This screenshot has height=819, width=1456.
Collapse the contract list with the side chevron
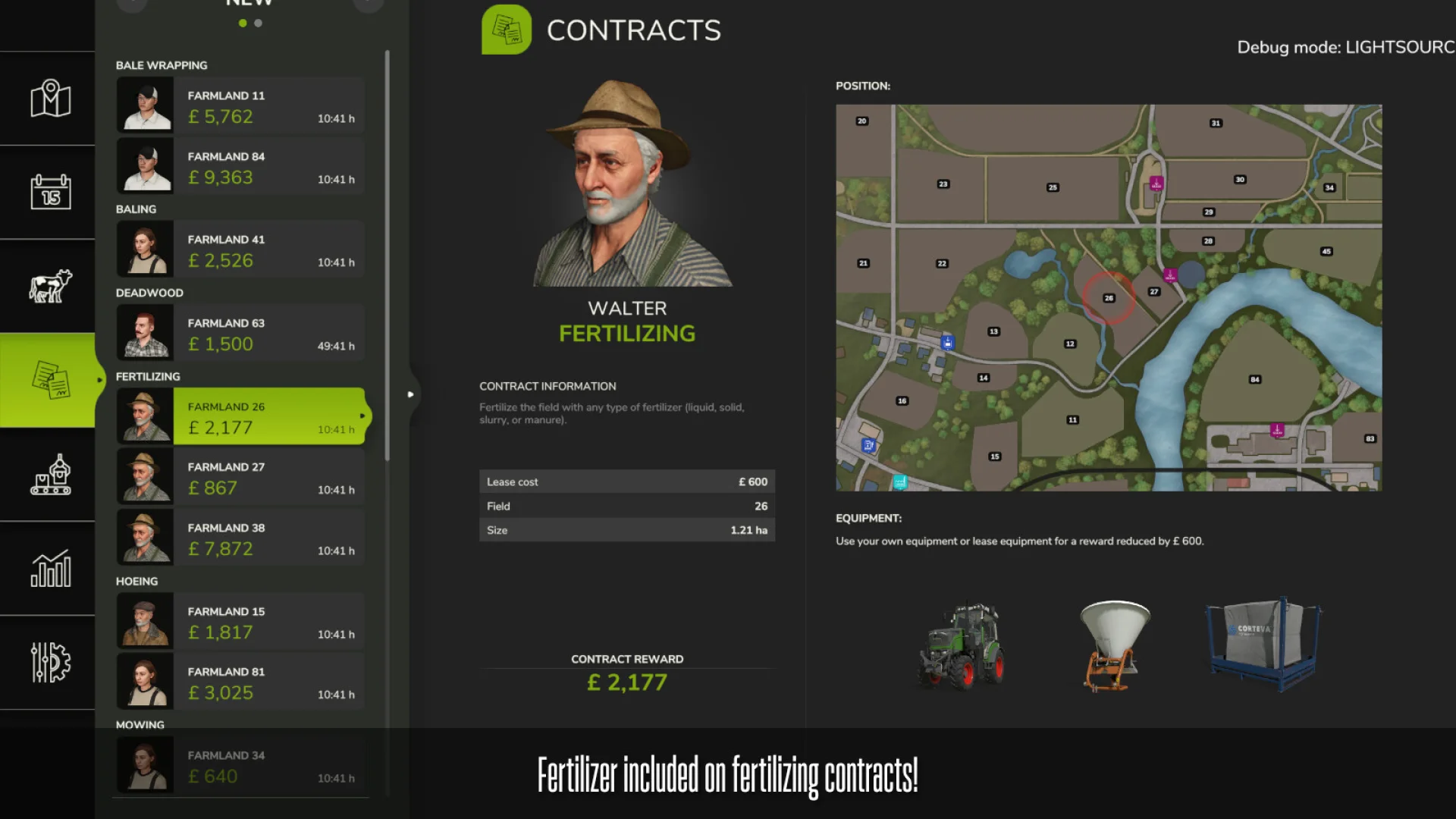pyautogui.click(x=410, y=394)
